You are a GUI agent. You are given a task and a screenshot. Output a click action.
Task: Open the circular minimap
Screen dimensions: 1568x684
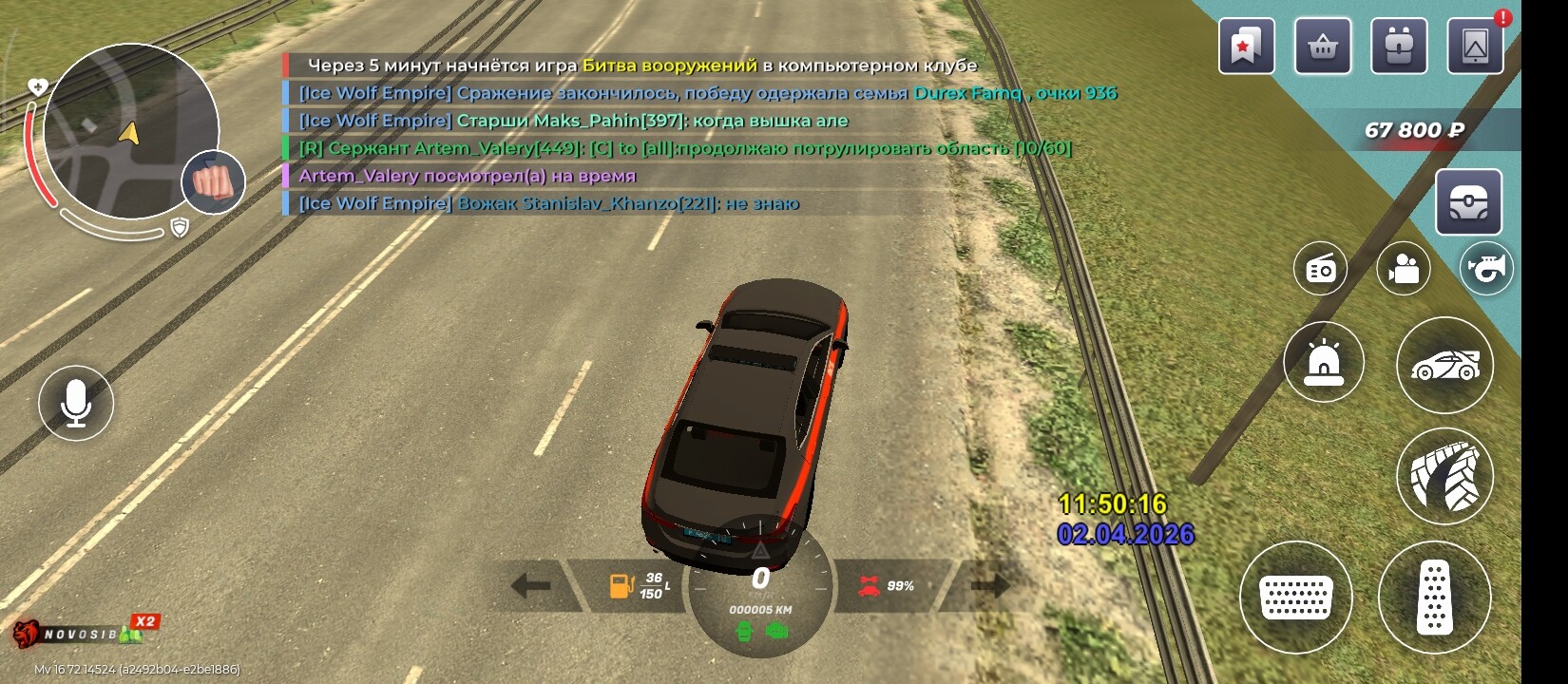(130, 131)
